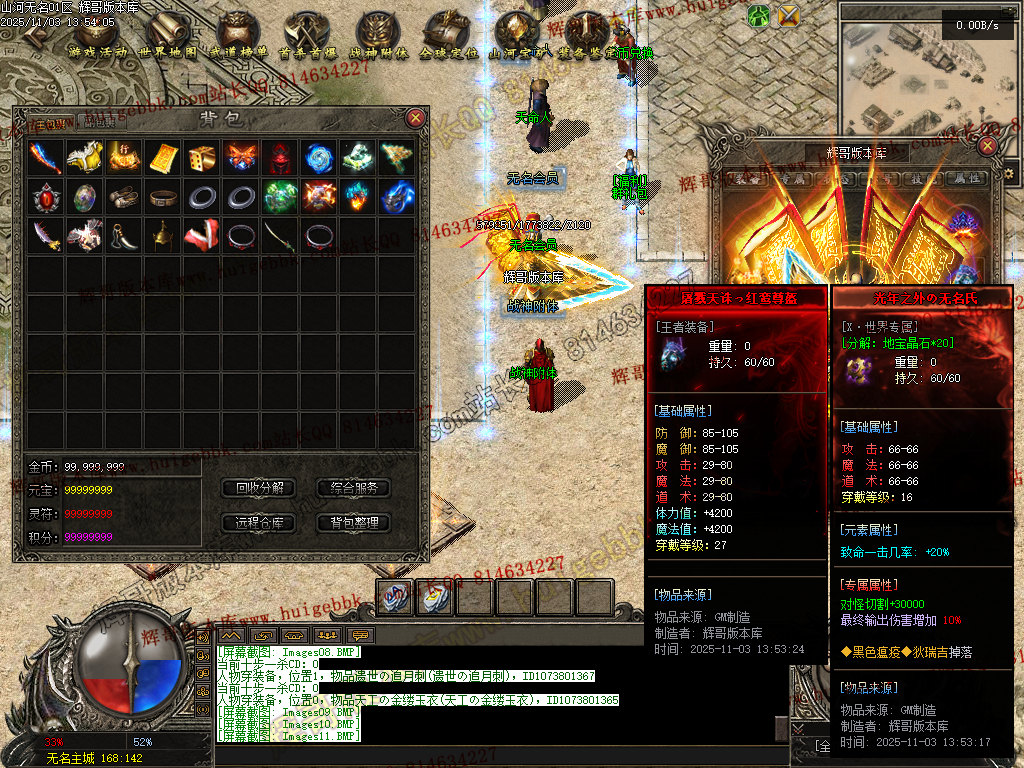Choose the bronze helmet item
This screenshot has height=768, width=1024.
point(163,236)
